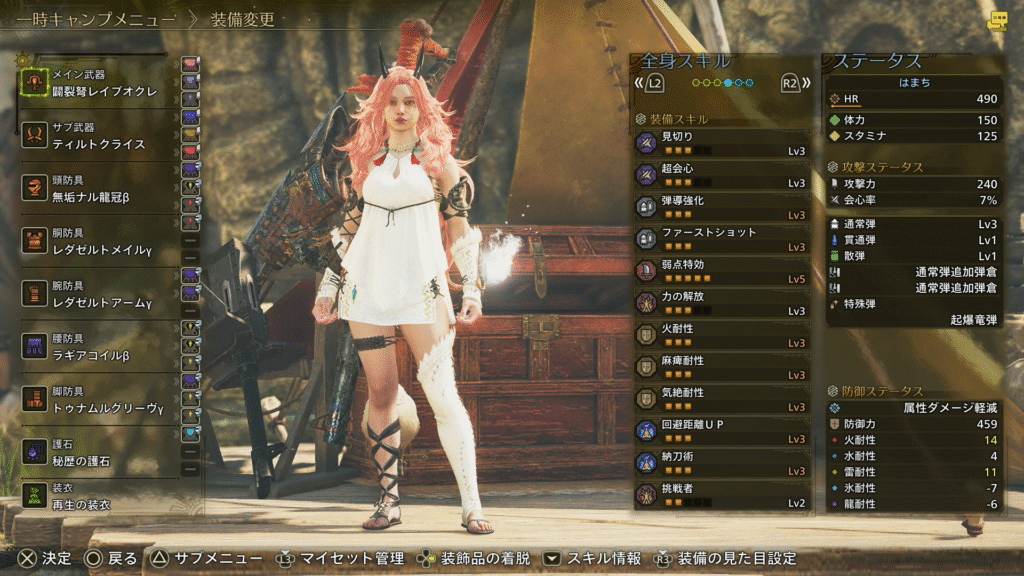This screenshot has width=1024, height=576.
Task: Open the yellow chat notification icon
Action: pyautogui.click(x=996, y=21)
